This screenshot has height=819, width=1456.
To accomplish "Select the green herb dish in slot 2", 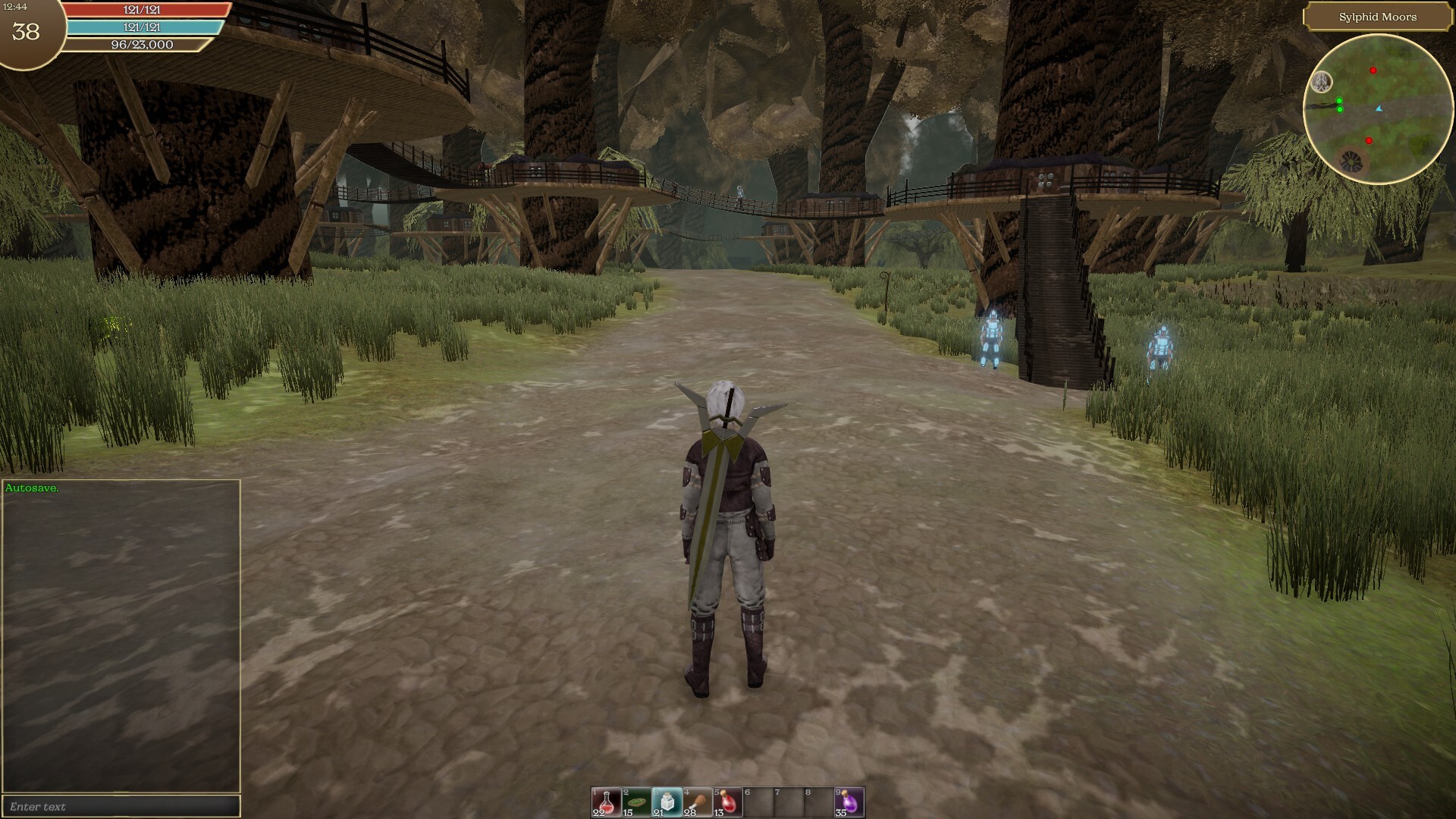I will pos(636,802).
